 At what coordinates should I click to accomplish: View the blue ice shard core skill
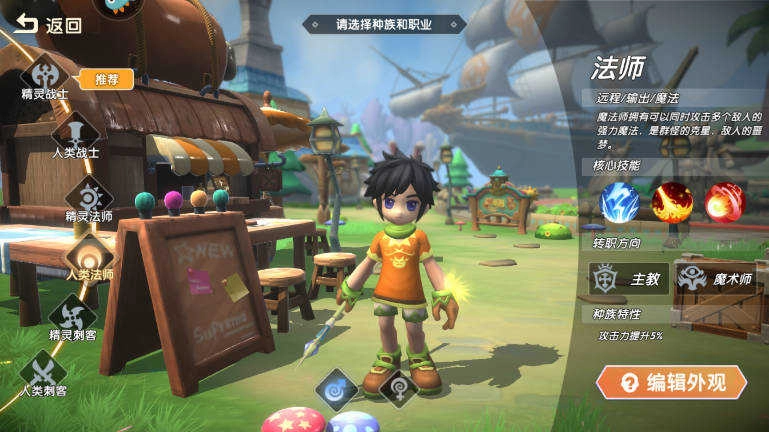point(619,202)
